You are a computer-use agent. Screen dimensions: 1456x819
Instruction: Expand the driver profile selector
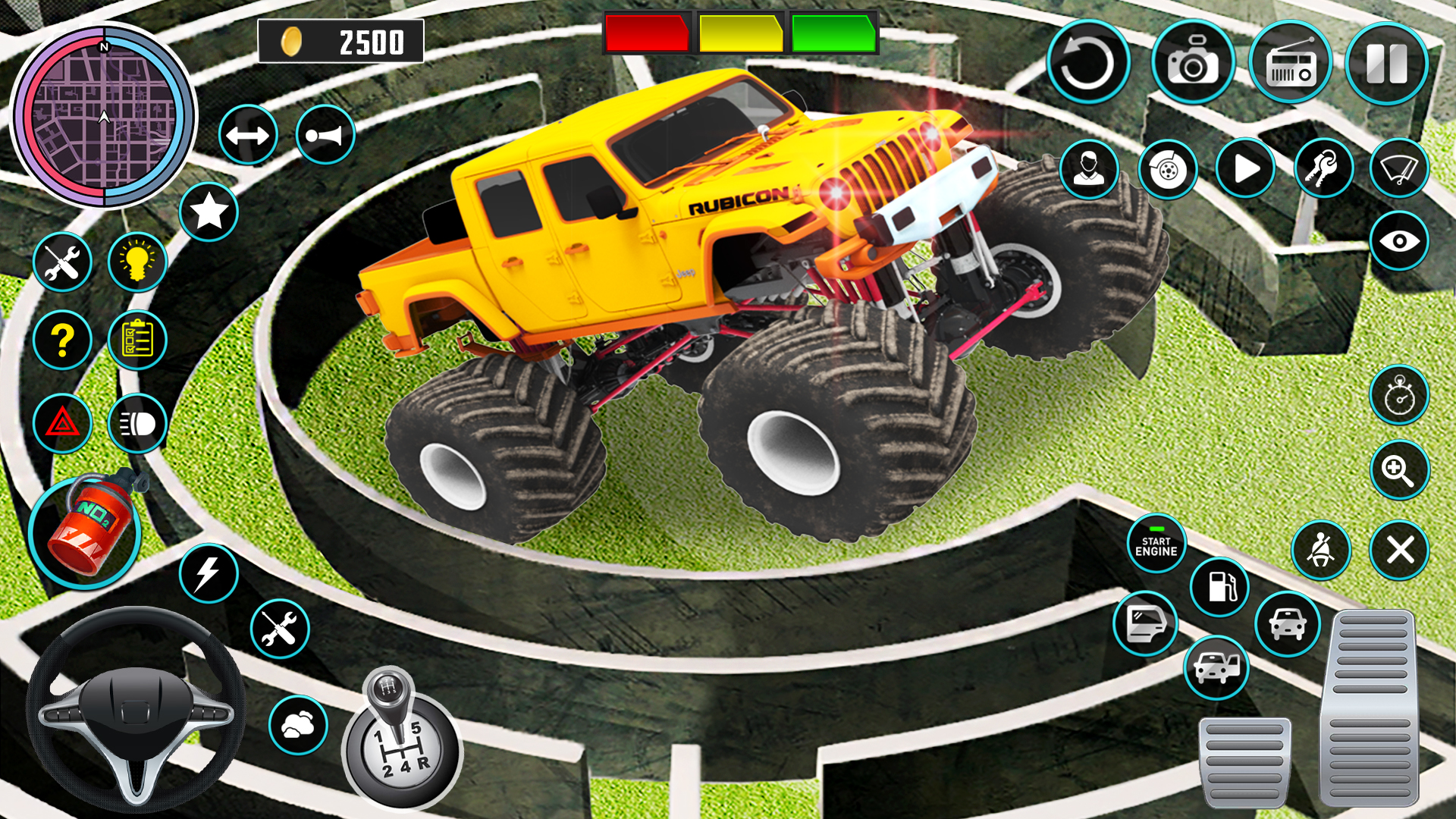[x=1090, y=171]
